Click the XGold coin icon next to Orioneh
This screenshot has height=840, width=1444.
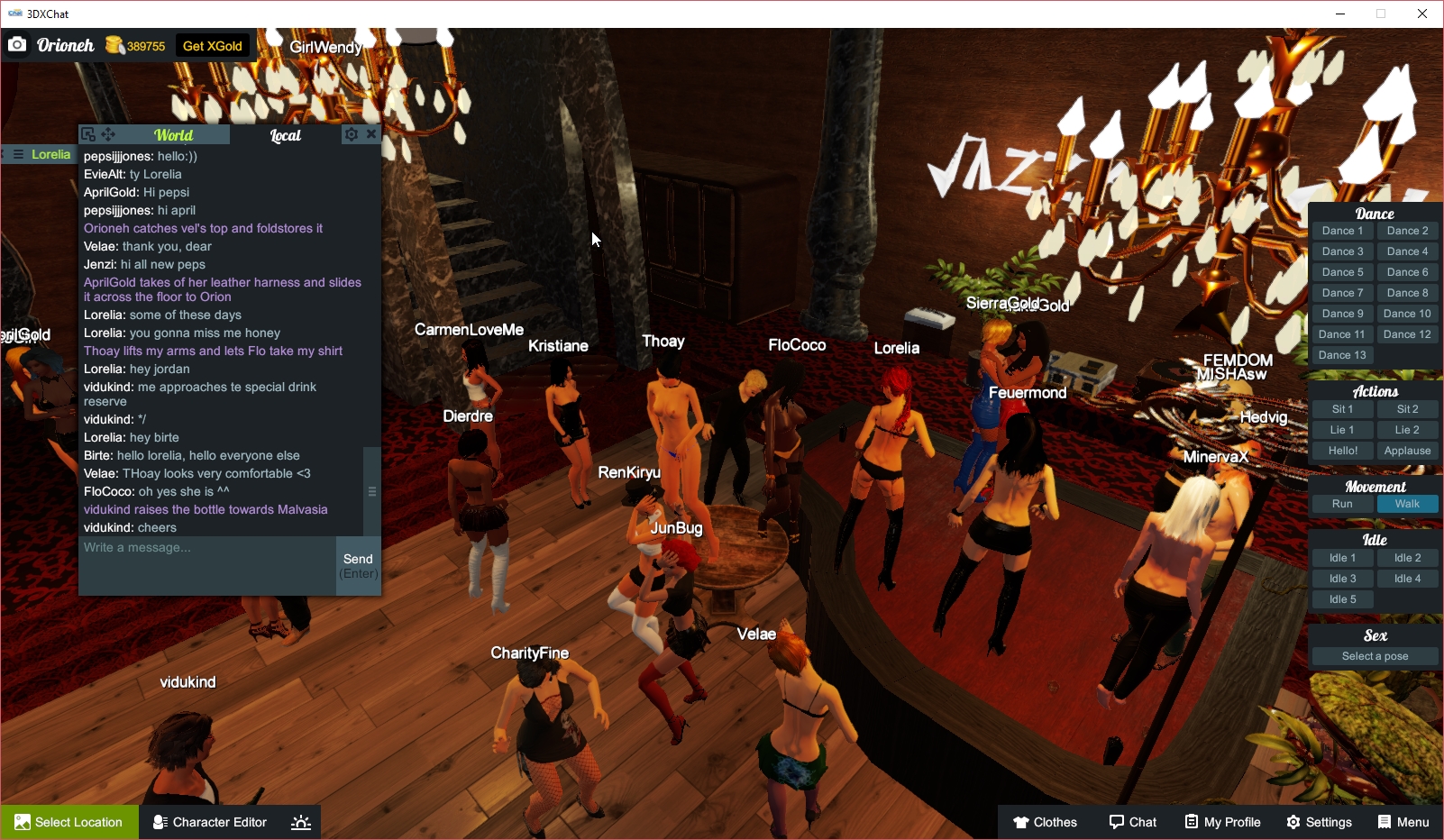(114, 44)
